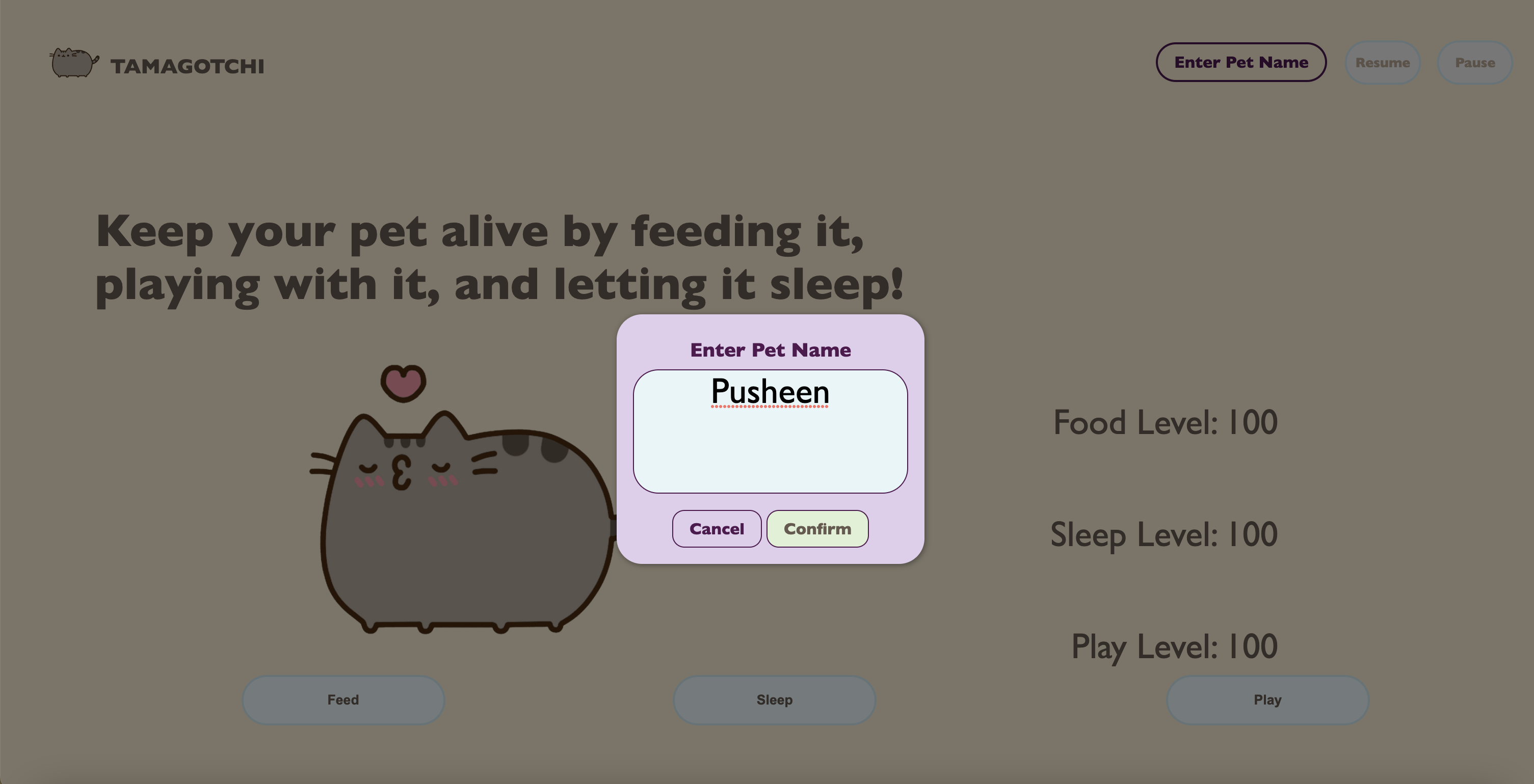Click the Pusheen cat logo icon
This screenshot has height=784, width=1534.
click(x=71, y=63)
